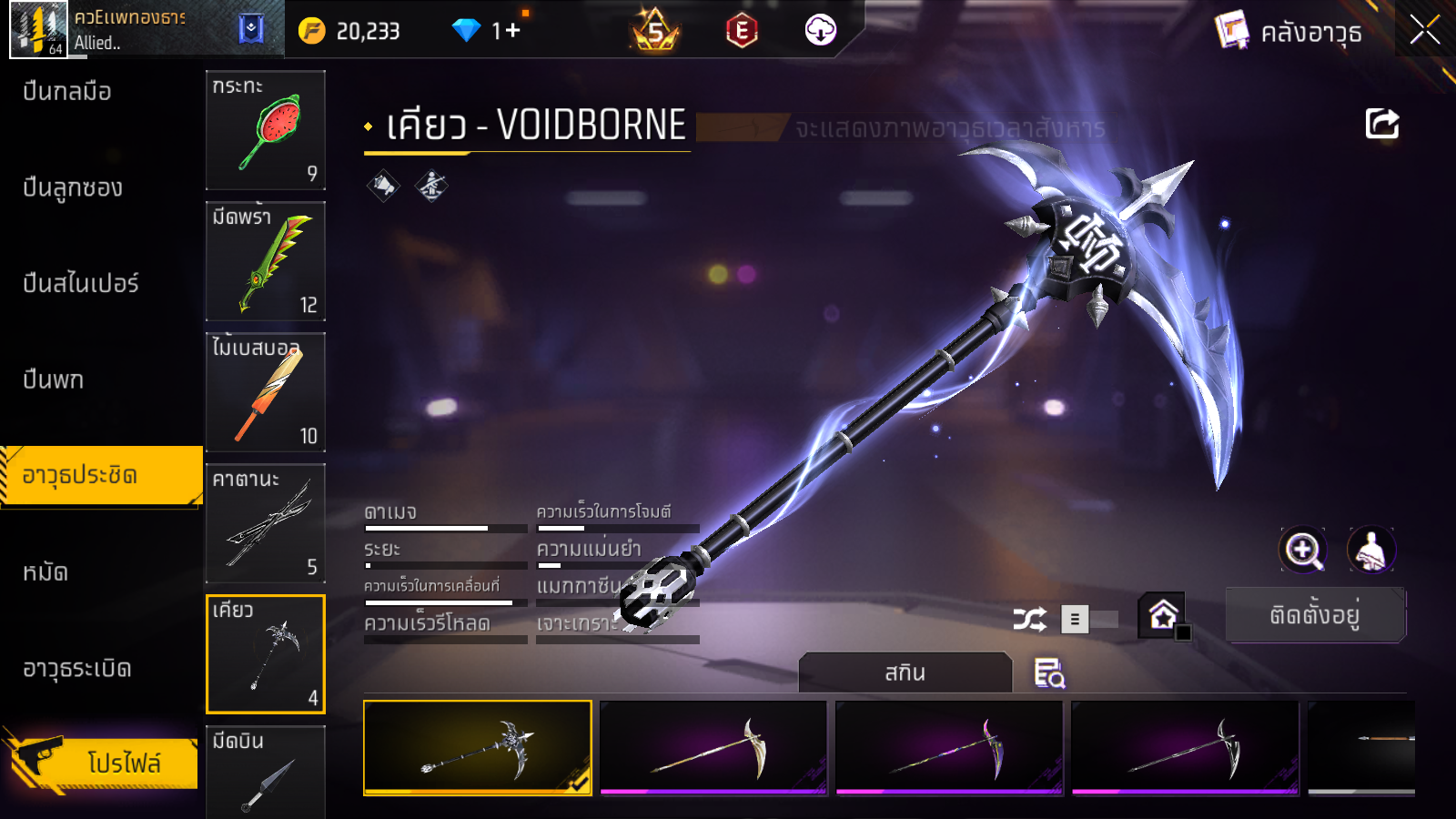Click the ติดตั้งอยู่ equipped button
Image resolution: width=1456 pixels, height=819 pixels.
(1315, 615)
